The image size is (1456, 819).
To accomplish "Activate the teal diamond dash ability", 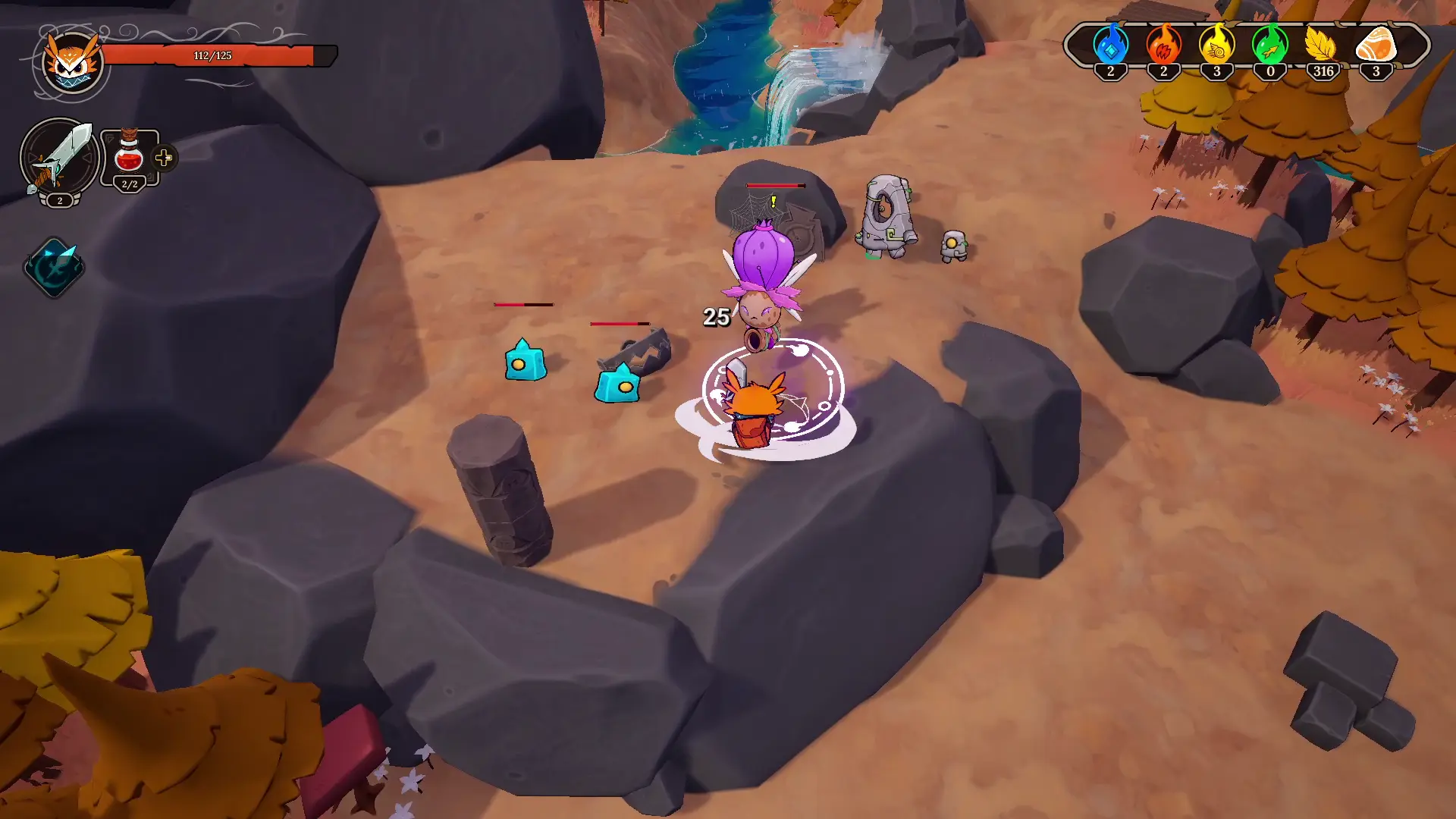I will [x=54, y=267].
